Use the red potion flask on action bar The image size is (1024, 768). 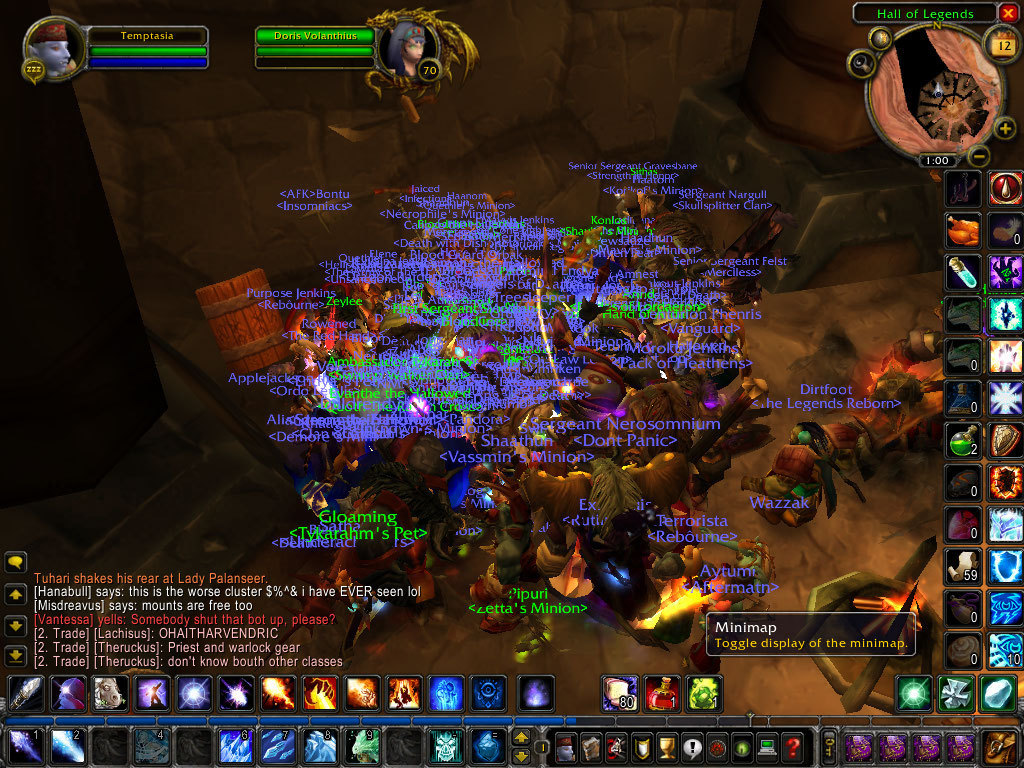point(661,693)
